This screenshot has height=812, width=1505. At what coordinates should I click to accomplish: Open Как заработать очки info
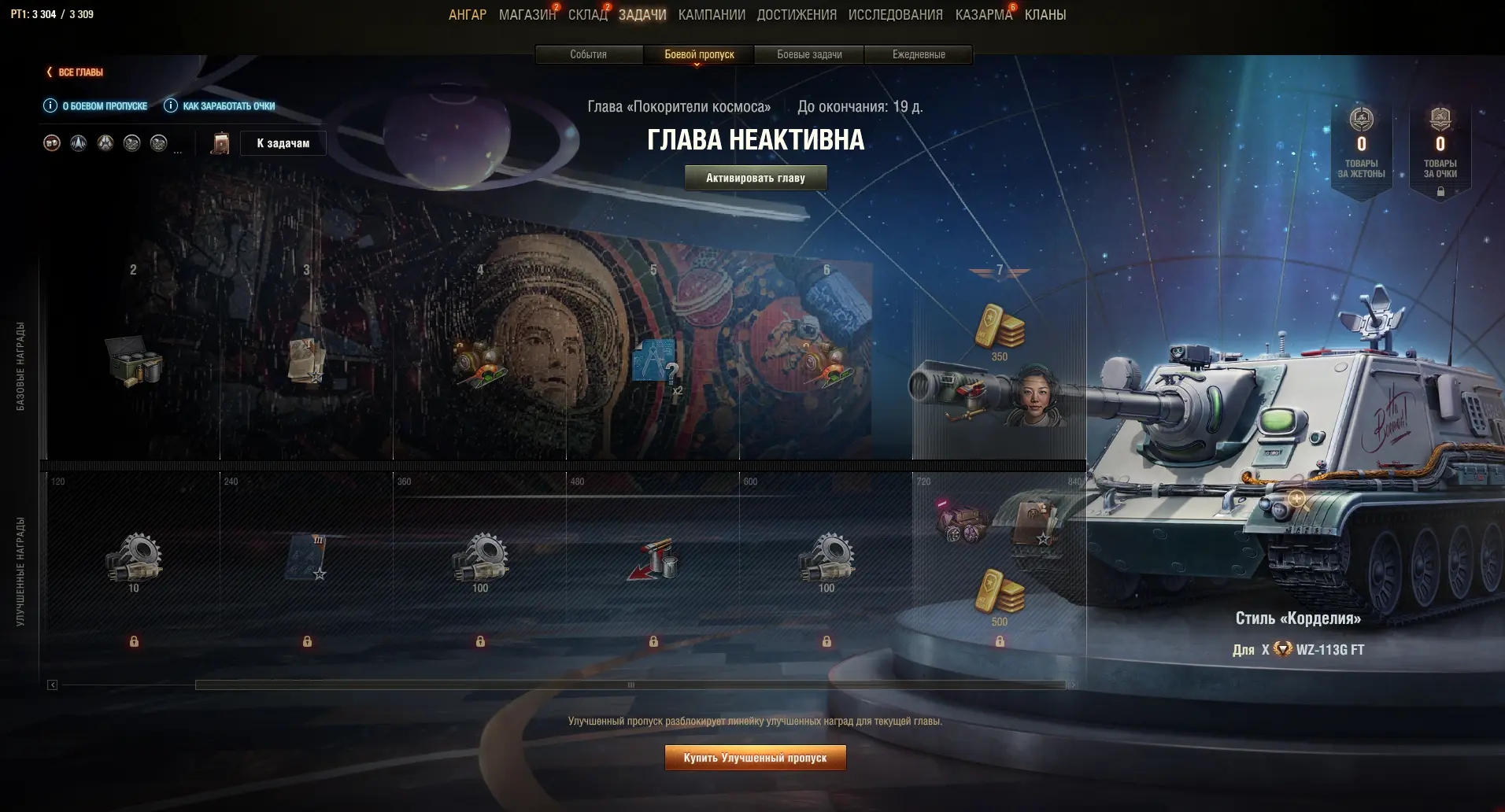click(219, 106)
